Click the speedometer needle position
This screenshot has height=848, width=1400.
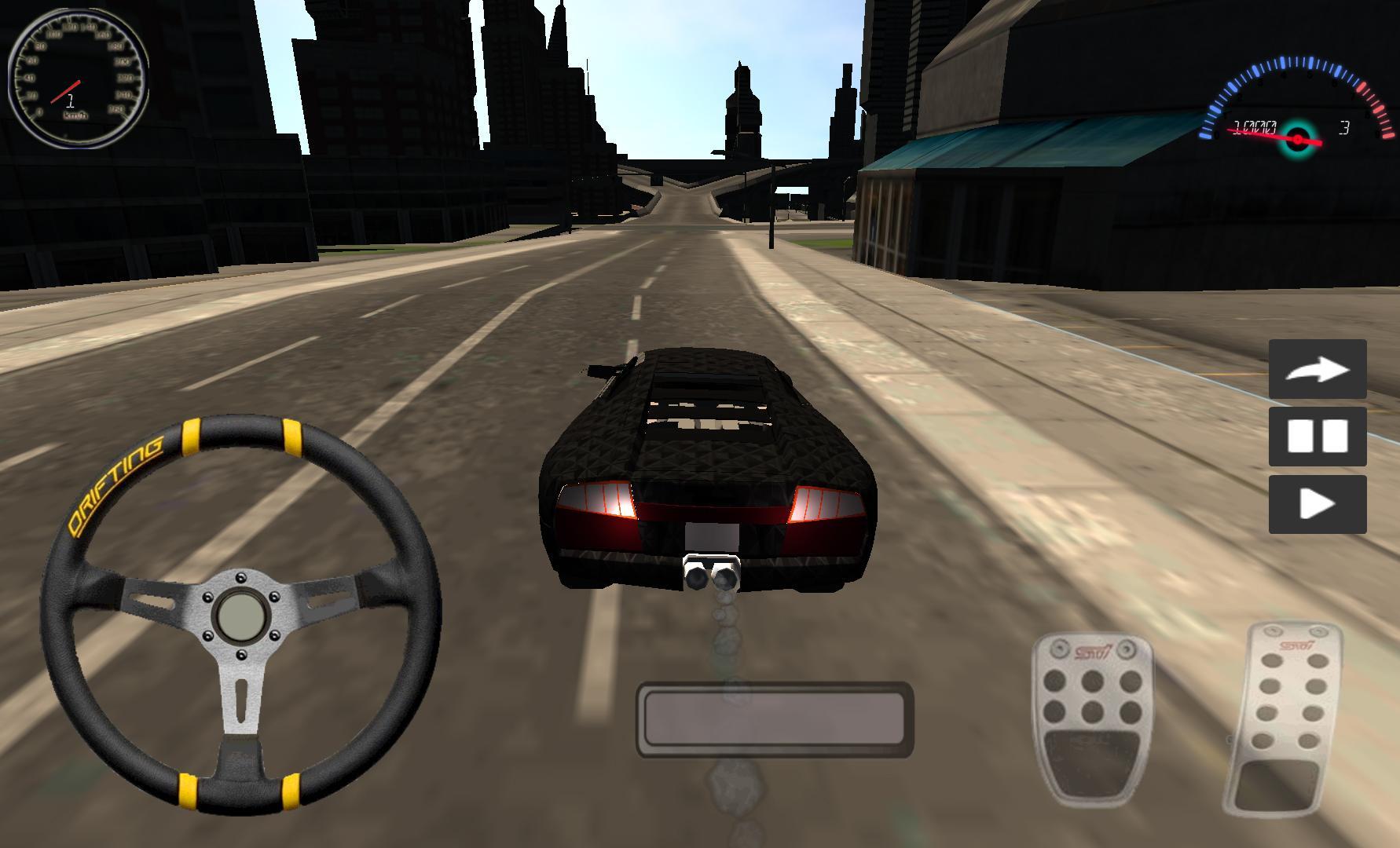(x=67, y=88)
